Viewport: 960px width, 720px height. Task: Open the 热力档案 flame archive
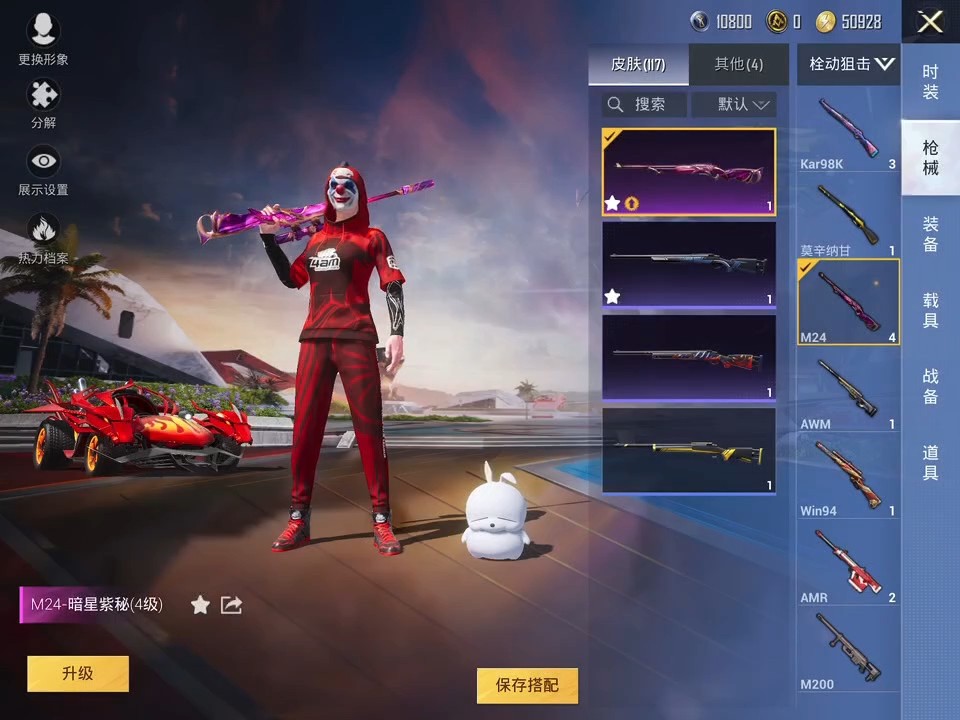coord(43,238)
